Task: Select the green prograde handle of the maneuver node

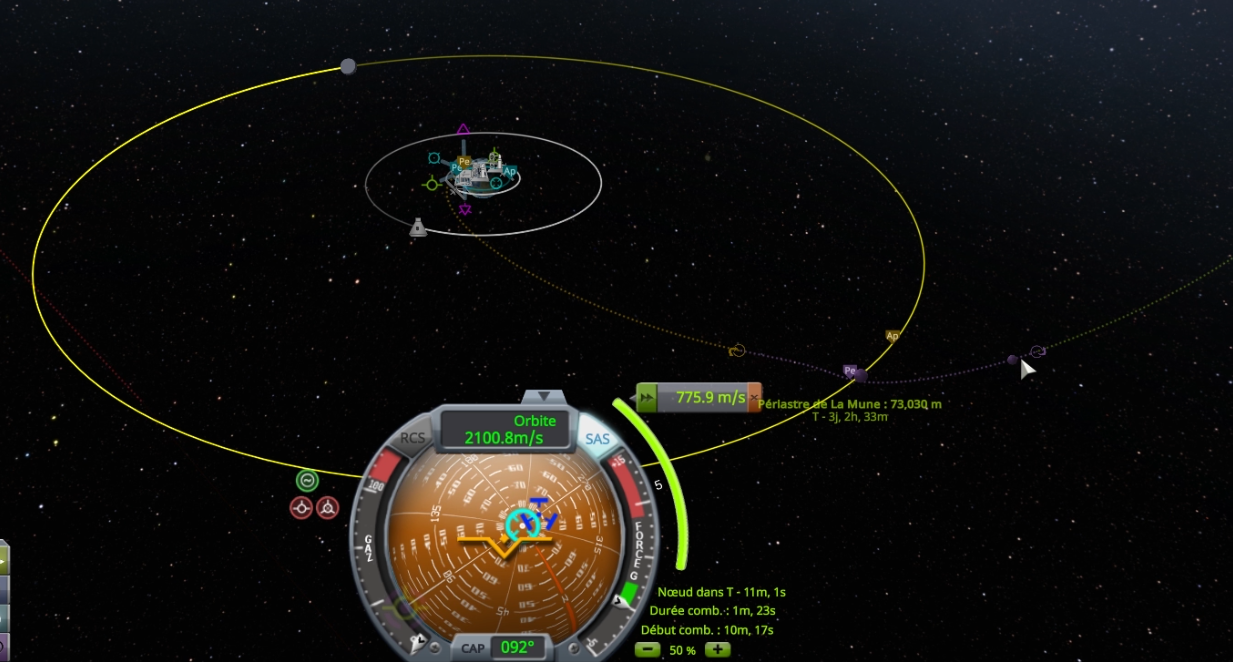Action: [x=432, y=184]
